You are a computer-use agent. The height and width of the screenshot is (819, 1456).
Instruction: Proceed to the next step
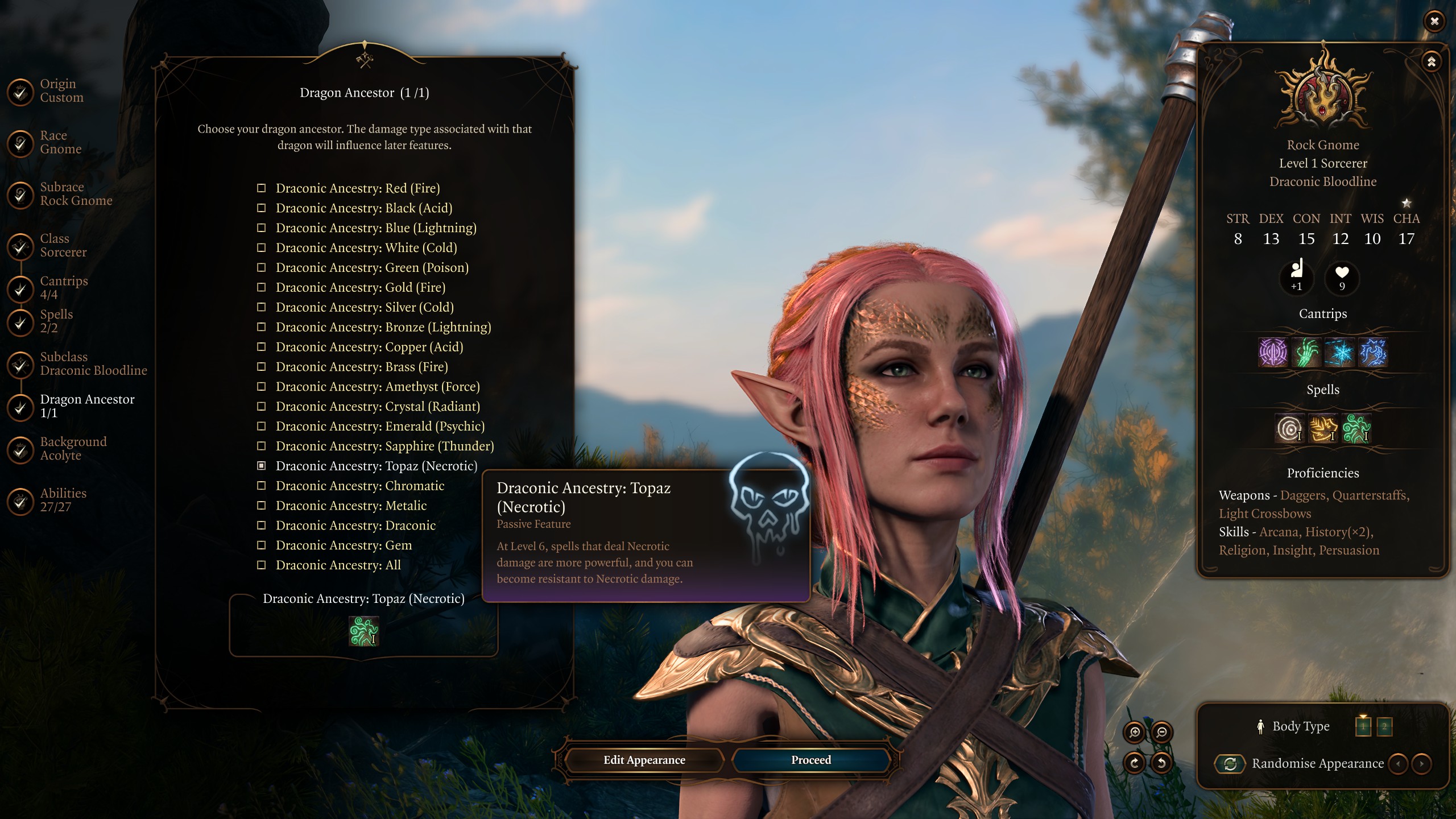point(810,760)
